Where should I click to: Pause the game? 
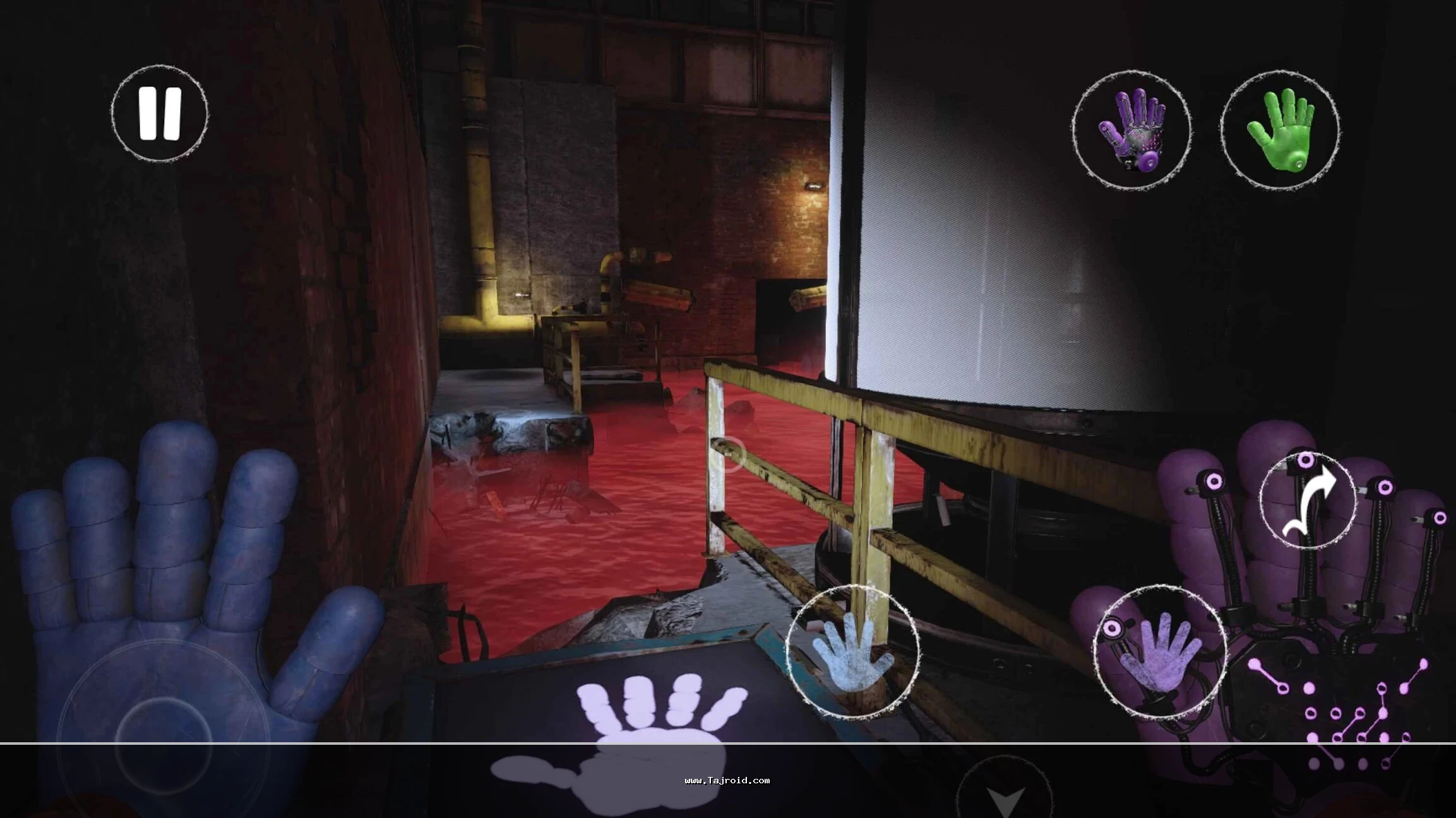(160, 113)
